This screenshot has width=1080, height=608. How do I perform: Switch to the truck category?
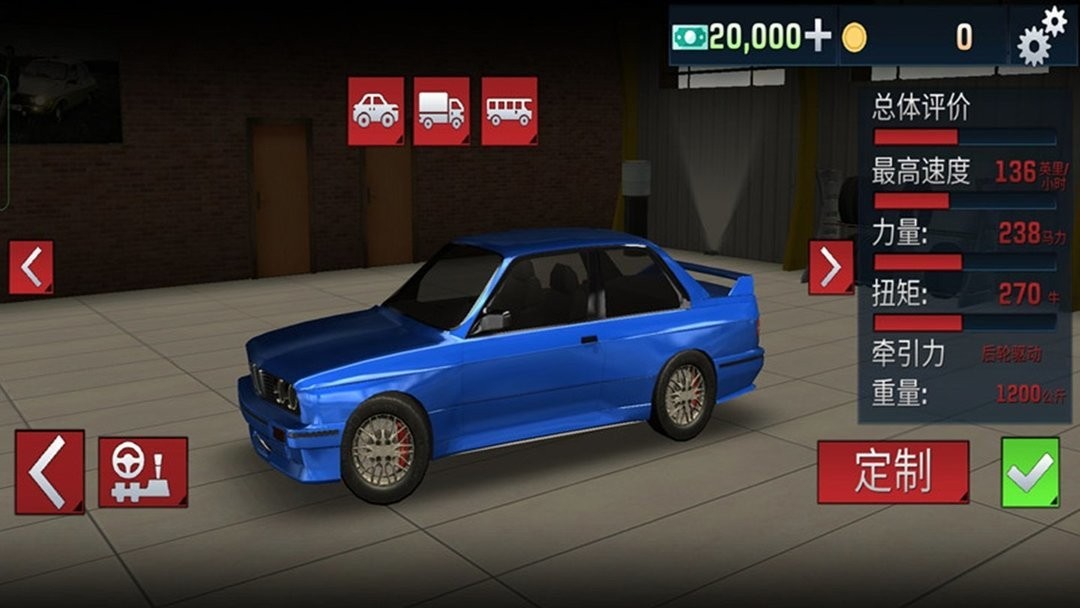[x=441, y=111]
